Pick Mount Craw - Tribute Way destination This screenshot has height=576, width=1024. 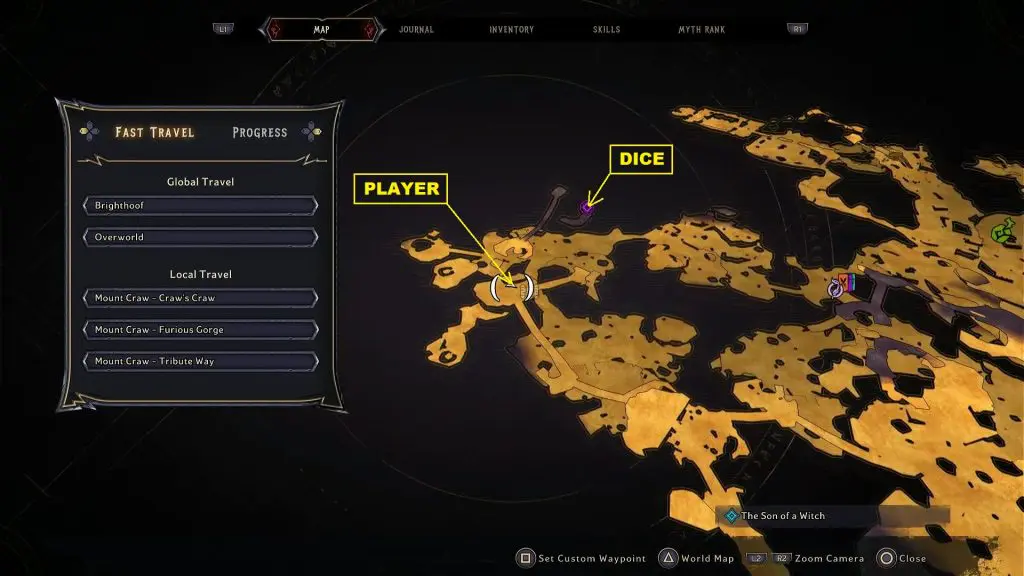pos(201,362)
